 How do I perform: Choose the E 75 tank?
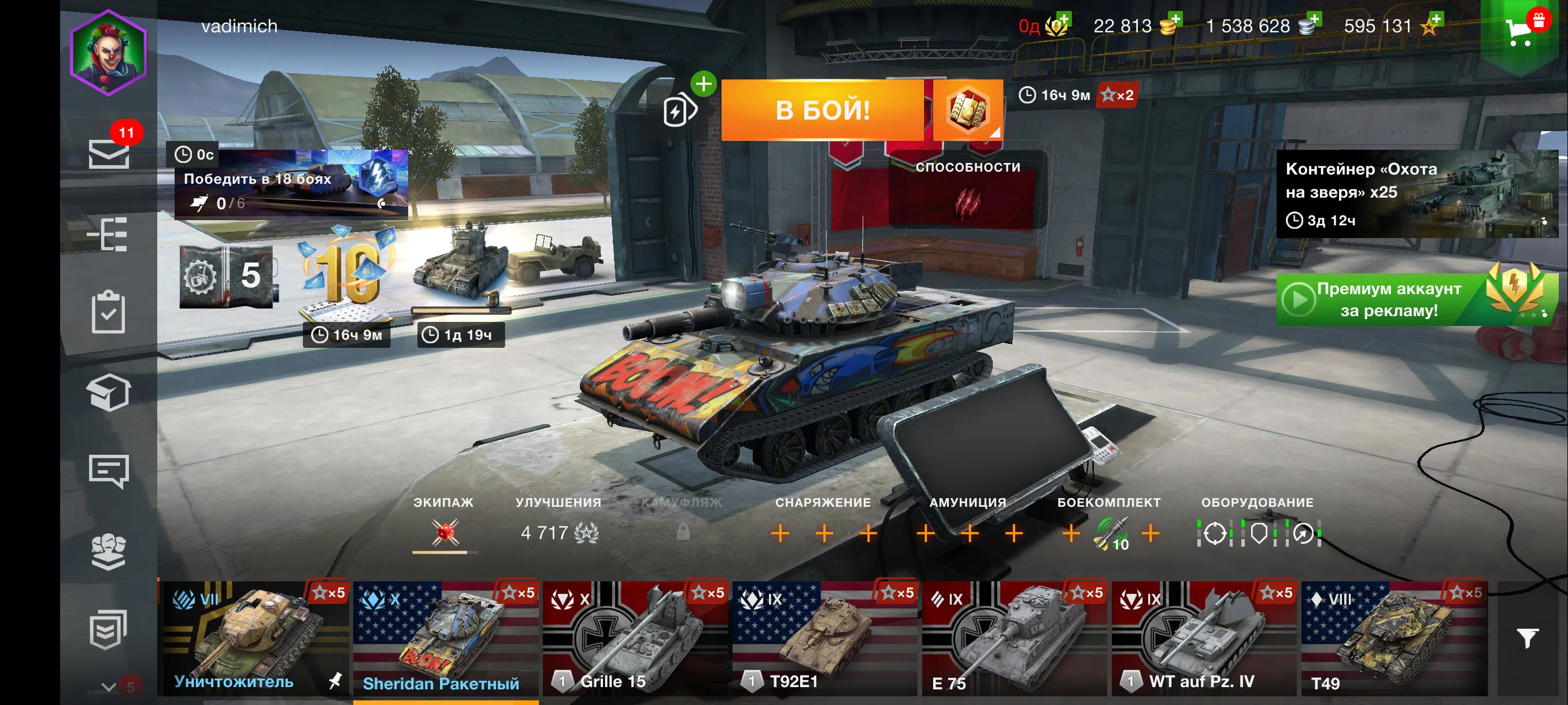[x=1014, y=639]
